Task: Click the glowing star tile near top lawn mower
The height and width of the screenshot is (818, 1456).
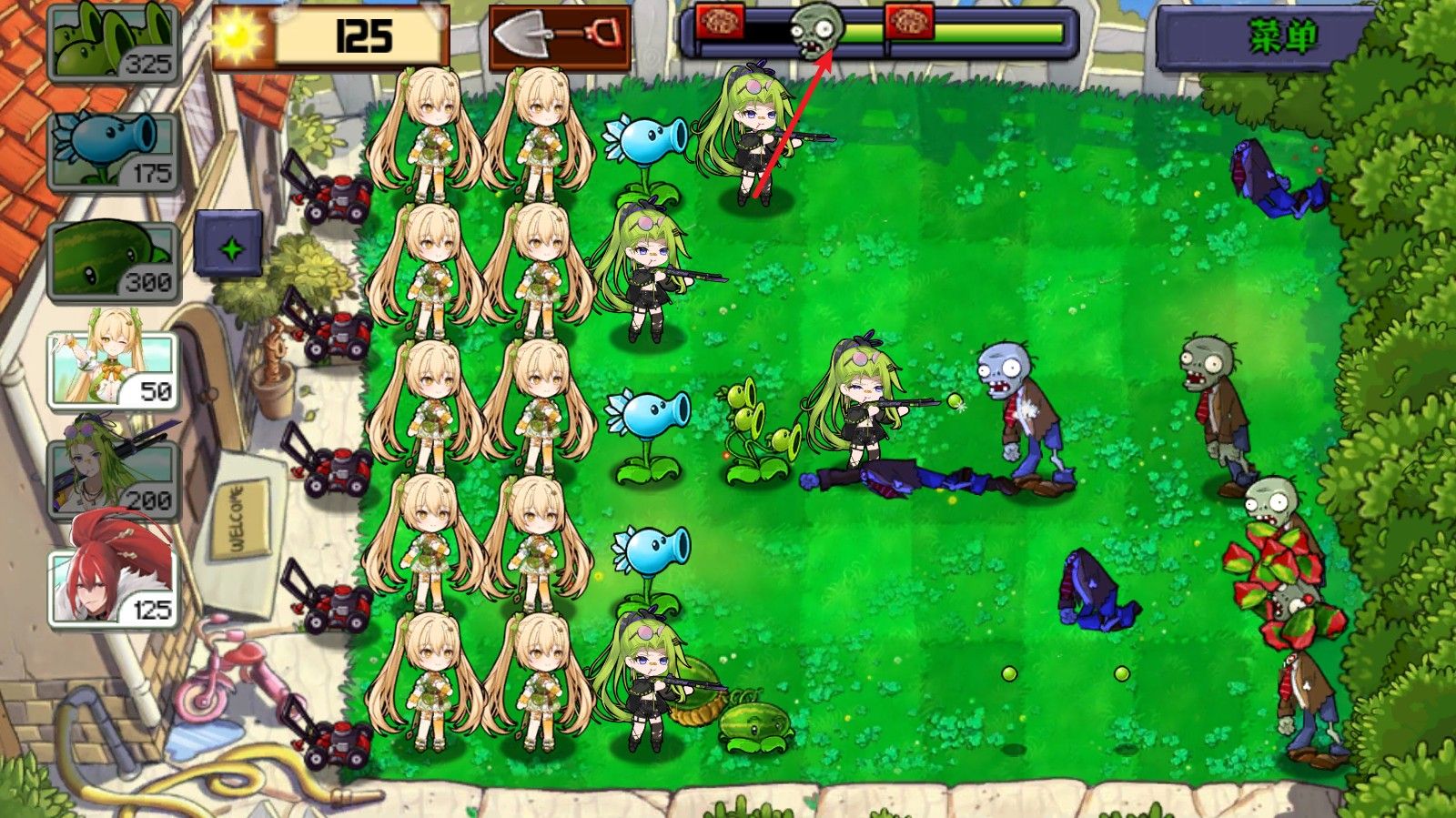Action: pyautogui.click(x=231, y=243)
